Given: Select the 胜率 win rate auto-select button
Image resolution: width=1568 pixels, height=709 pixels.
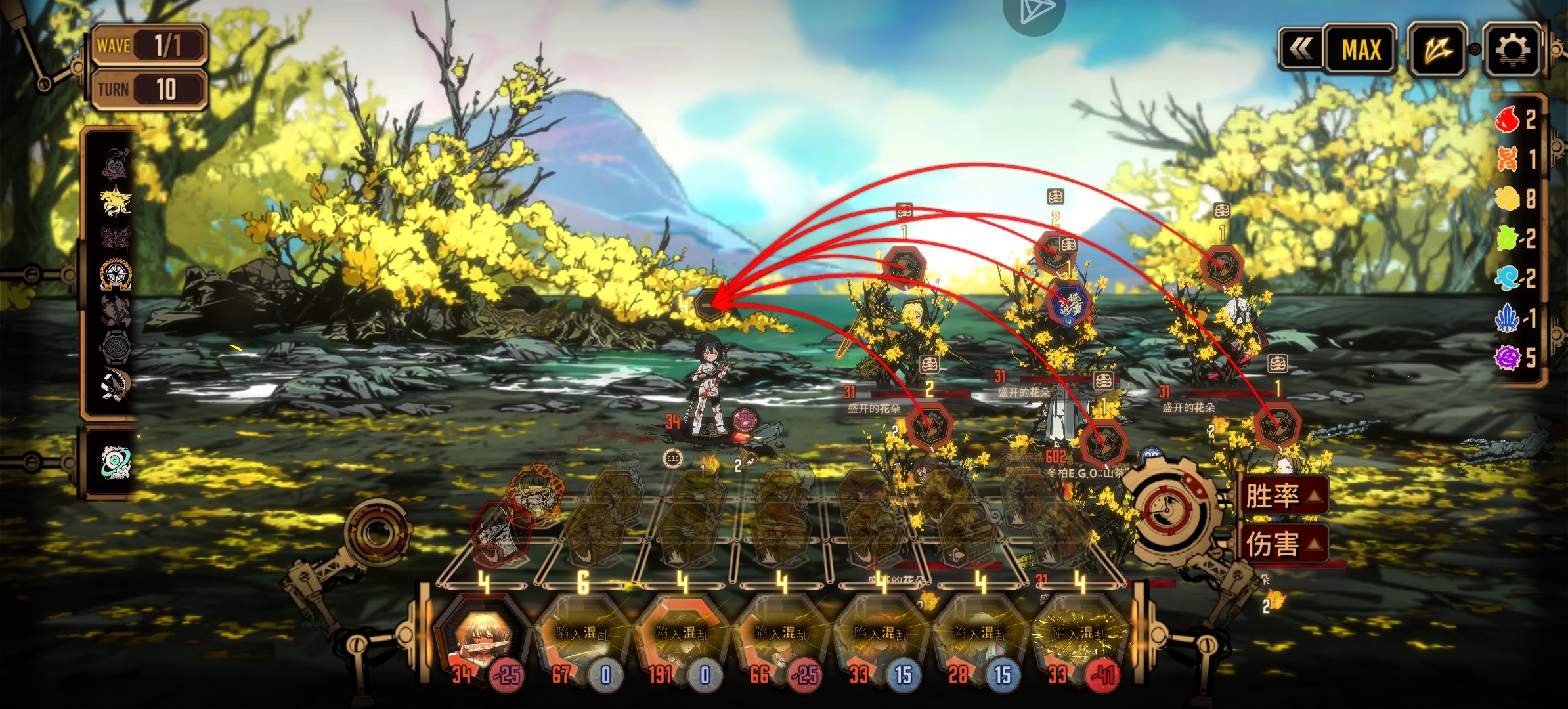Looking at the screenshot, I should pyautogui.click(x=1282, y=495).
